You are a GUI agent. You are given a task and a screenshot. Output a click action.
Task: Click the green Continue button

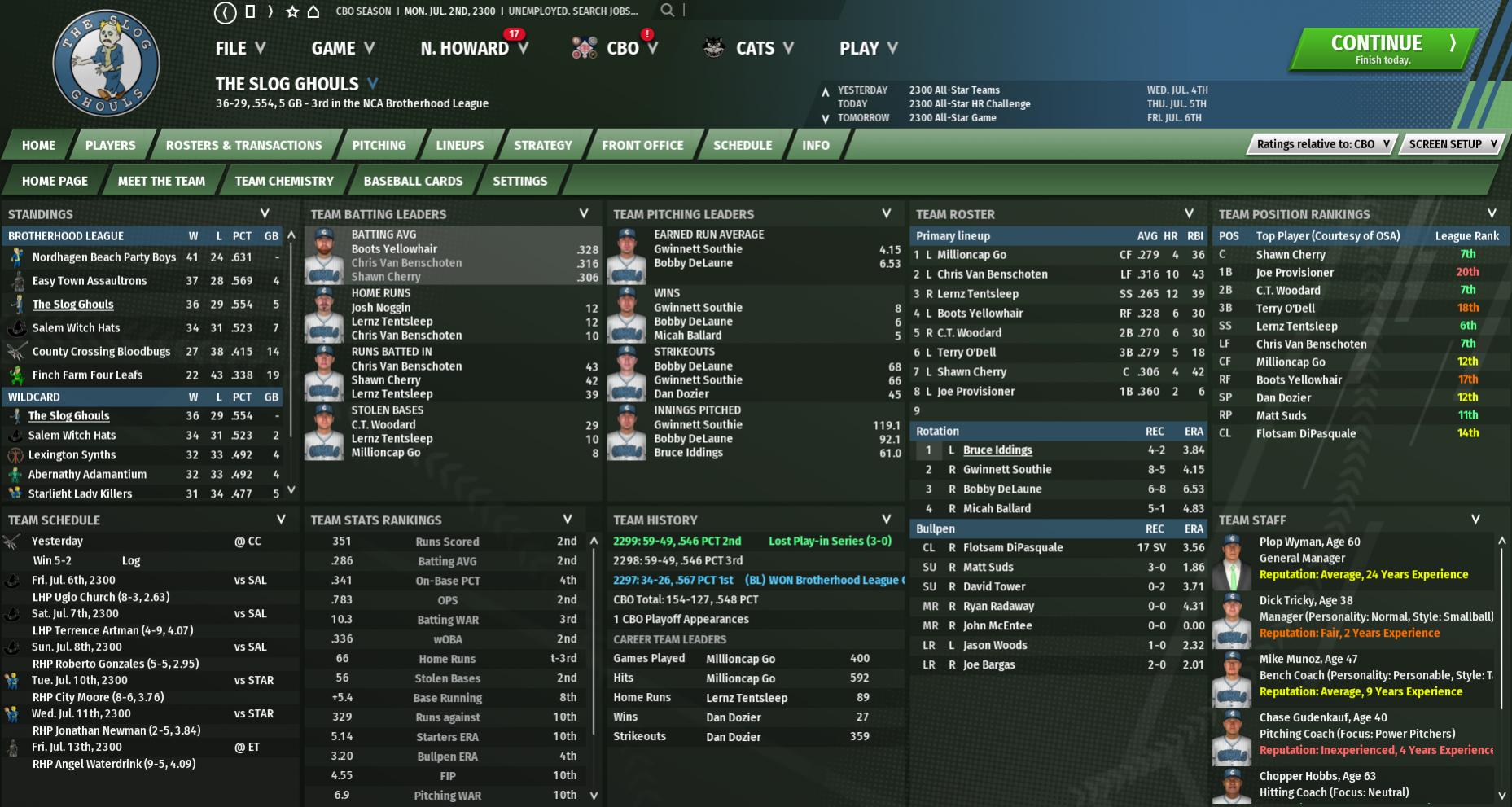point(1383,48)
